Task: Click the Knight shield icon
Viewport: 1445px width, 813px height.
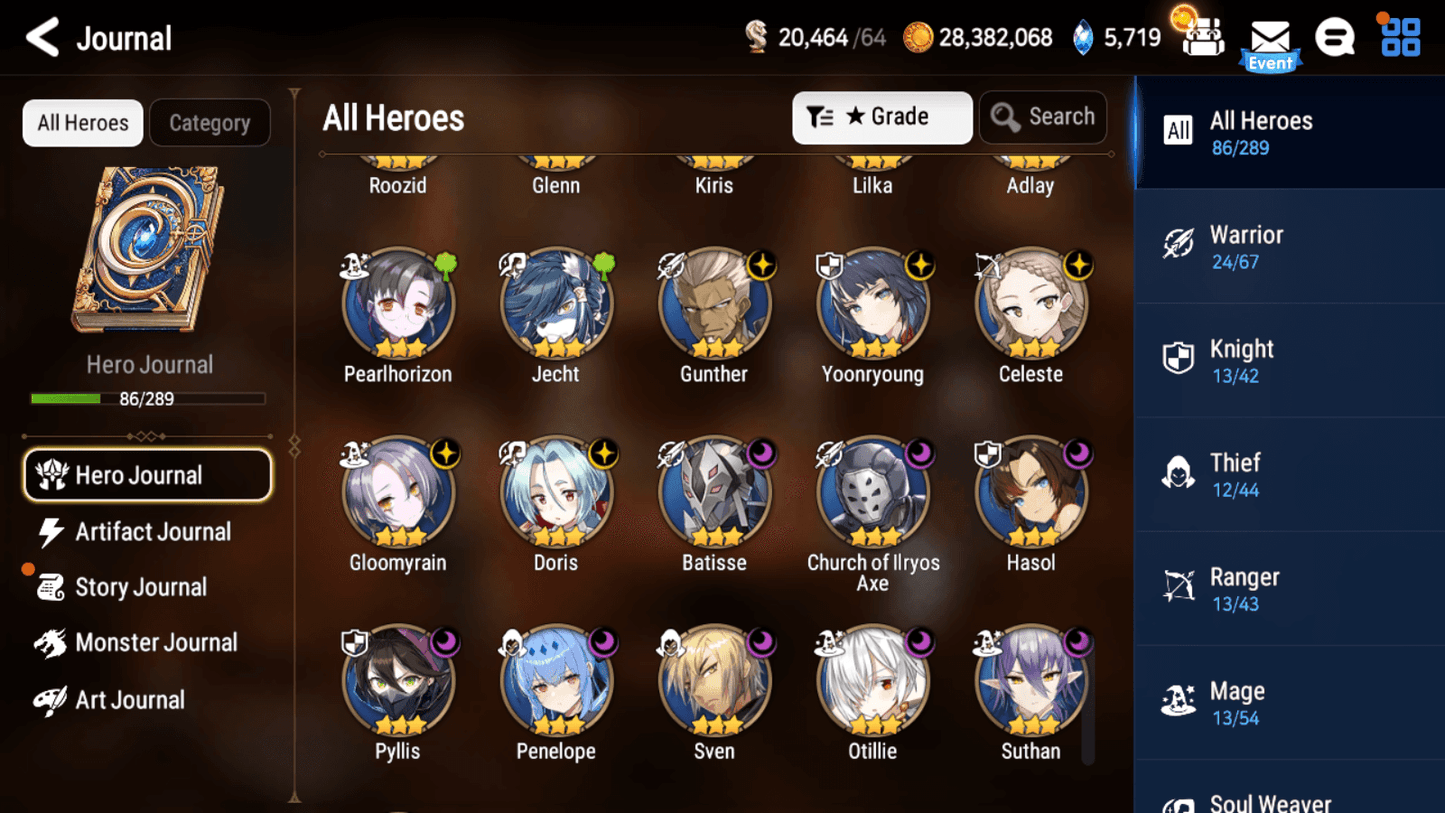Action: (1178, 359)
